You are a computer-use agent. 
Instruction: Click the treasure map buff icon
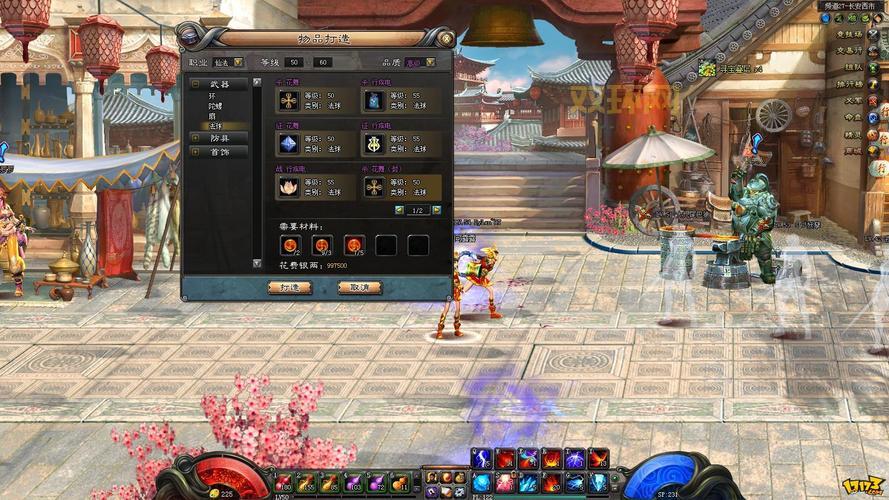click(708, 69)
